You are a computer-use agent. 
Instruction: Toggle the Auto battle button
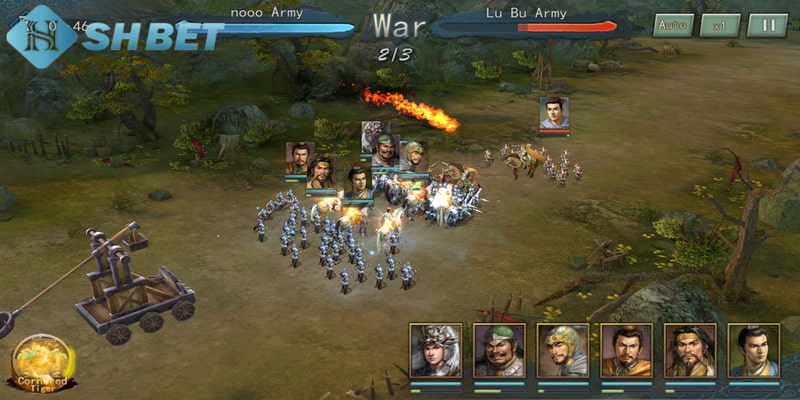tap(672, 25)
